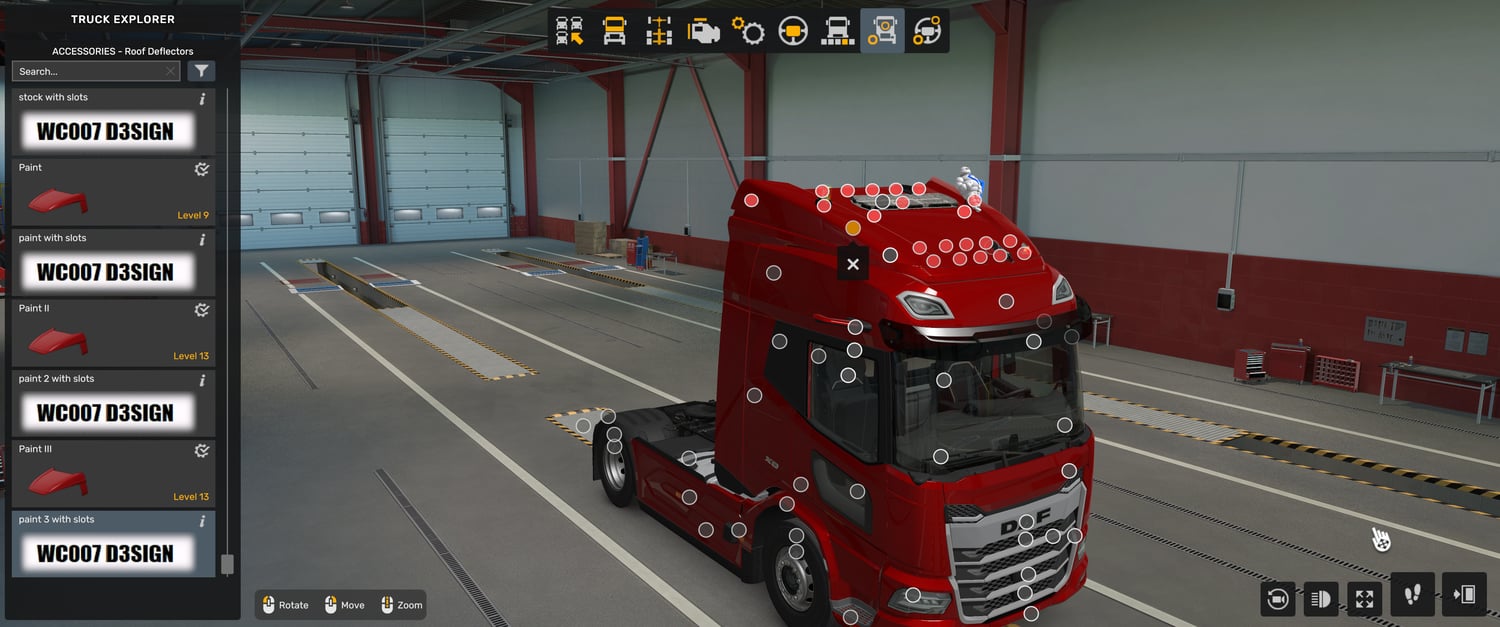1500x627 pixels.
Task: Click the Search field in Truck Explorer
Action: (x=90, y=71)
